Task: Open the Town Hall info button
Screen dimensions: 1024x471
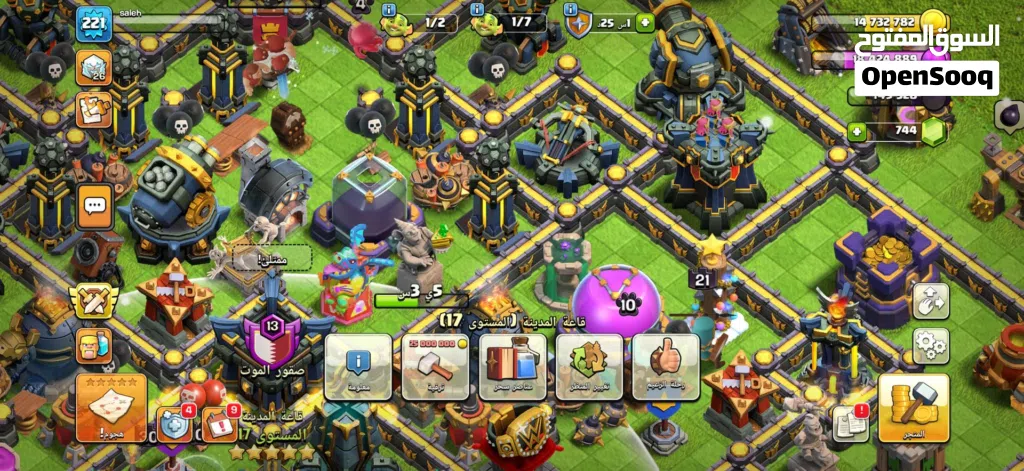Action: click(358, 366)
